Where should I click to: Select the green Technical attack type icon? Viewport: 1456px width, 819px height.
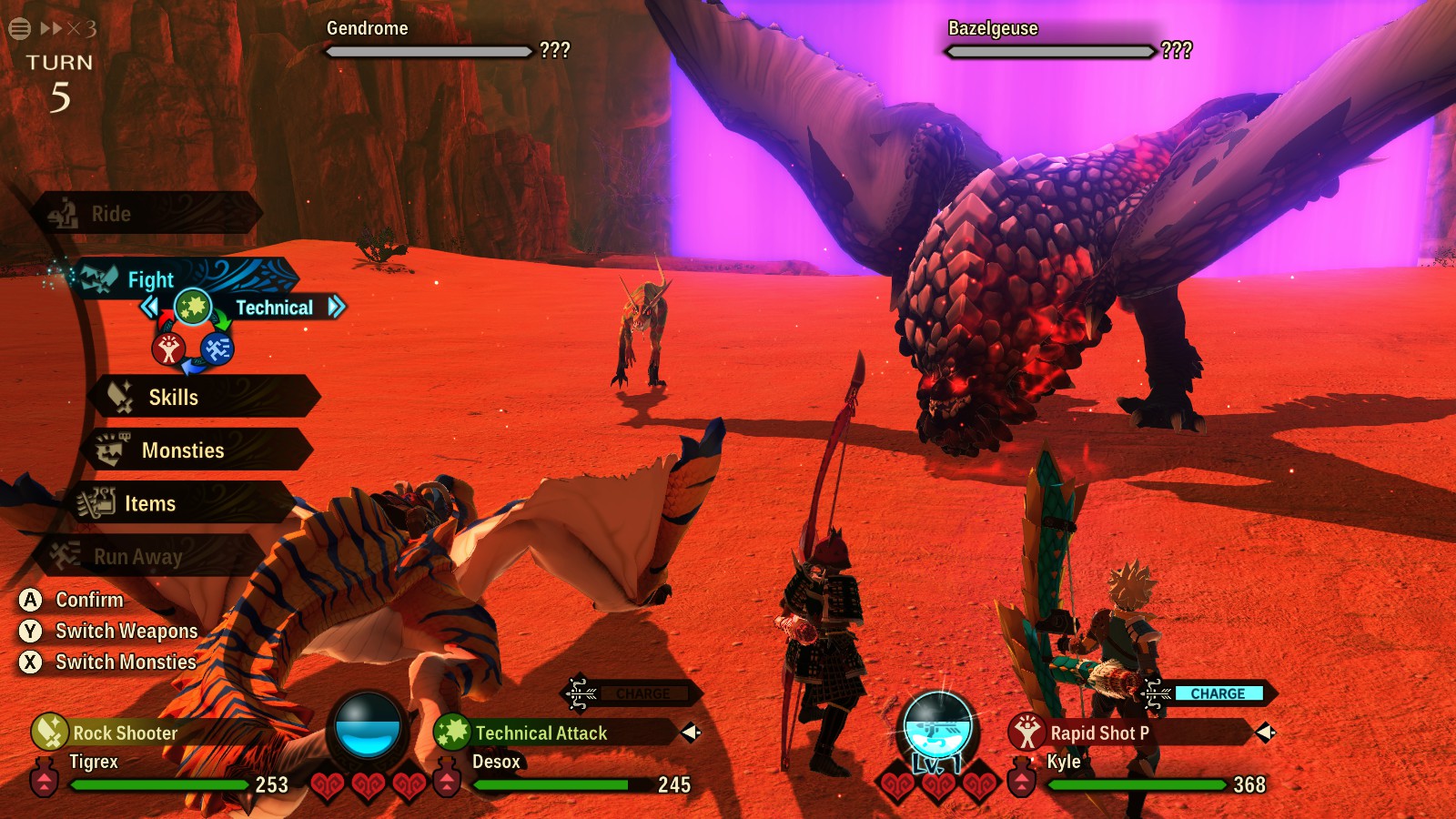193,307
